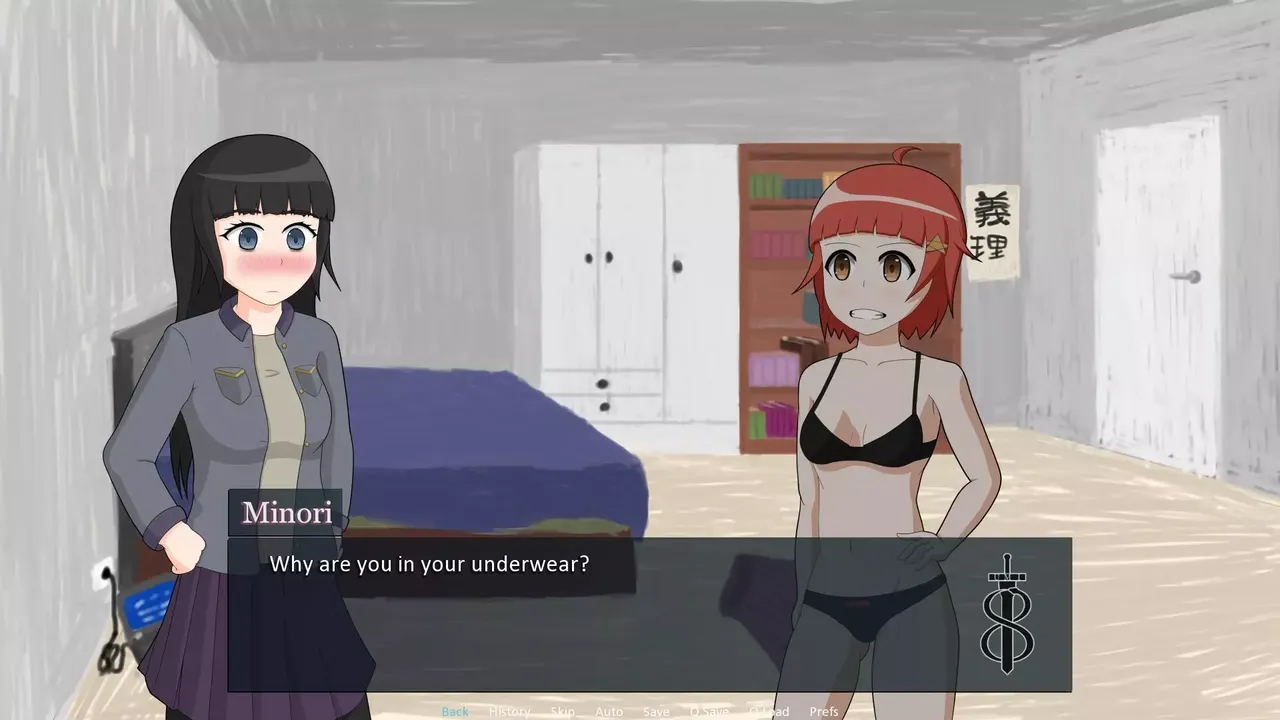Open the History log
This screenshot has height=720, width=1280.
point(509,711)
